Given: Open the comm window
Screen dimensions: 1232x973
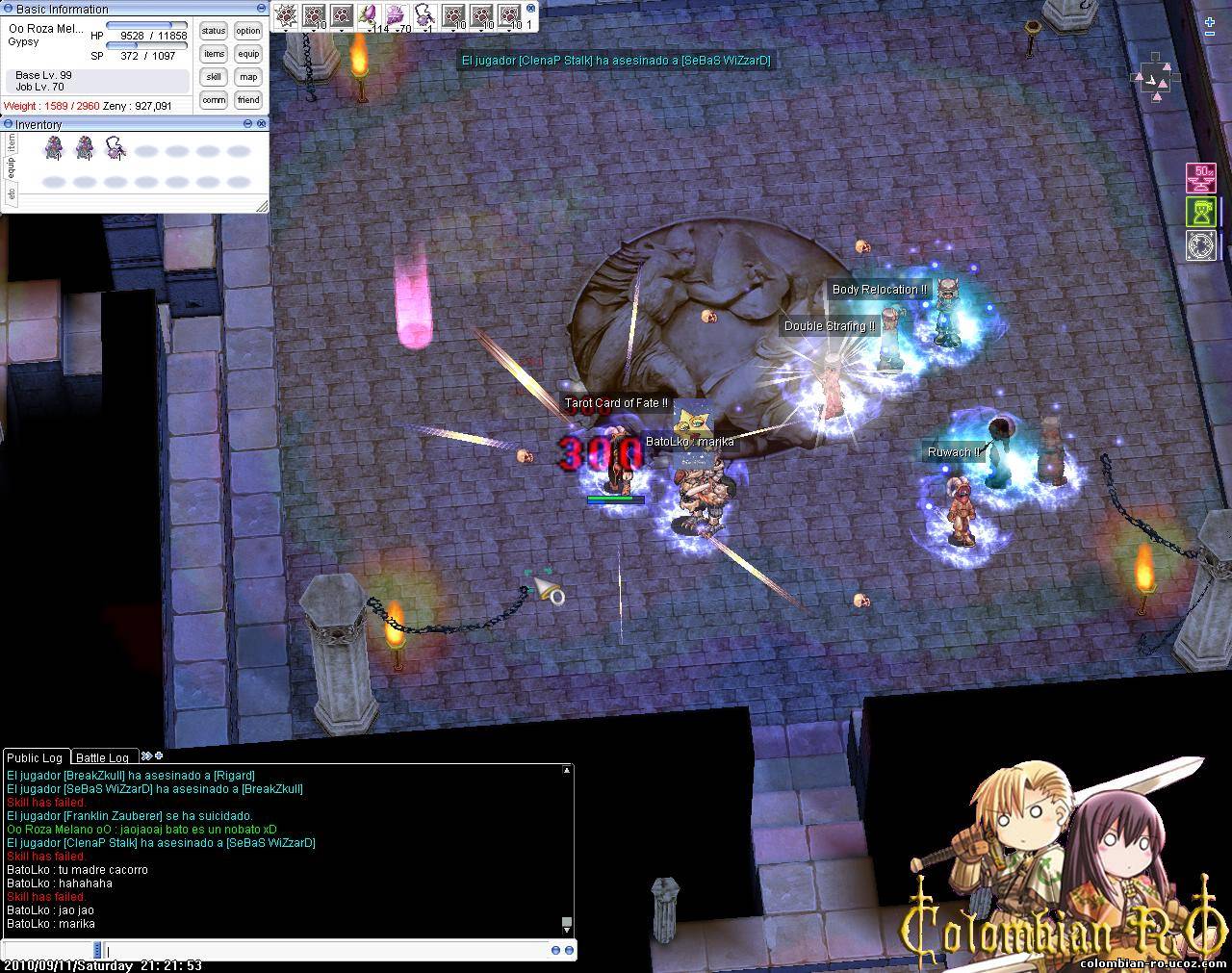Looking at the screenshot, I should pos(214,100).
